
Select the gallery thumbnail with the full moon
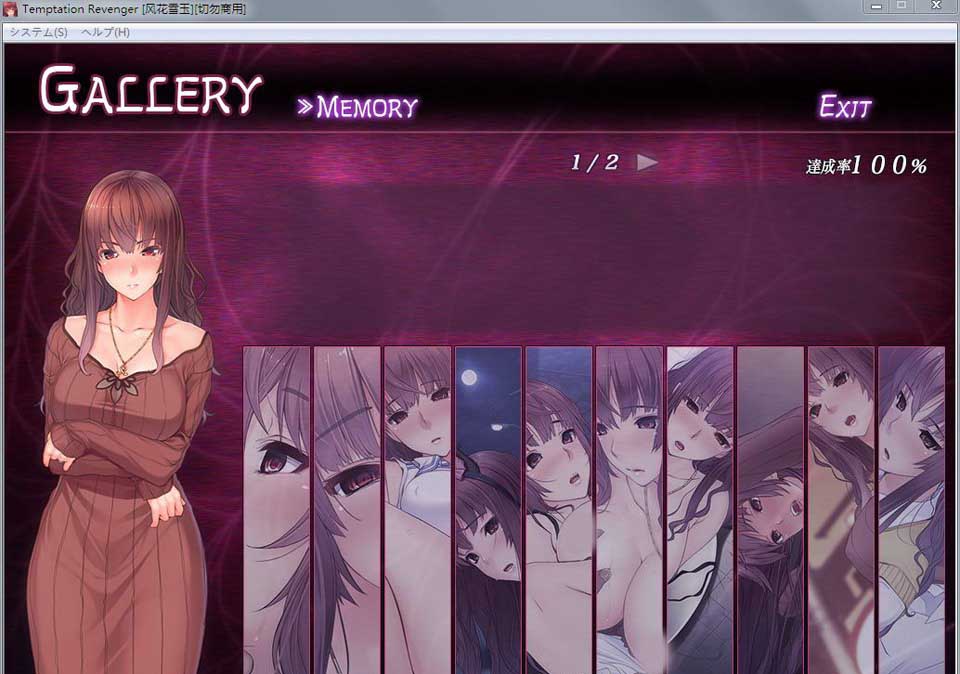[x=488, y=509]
